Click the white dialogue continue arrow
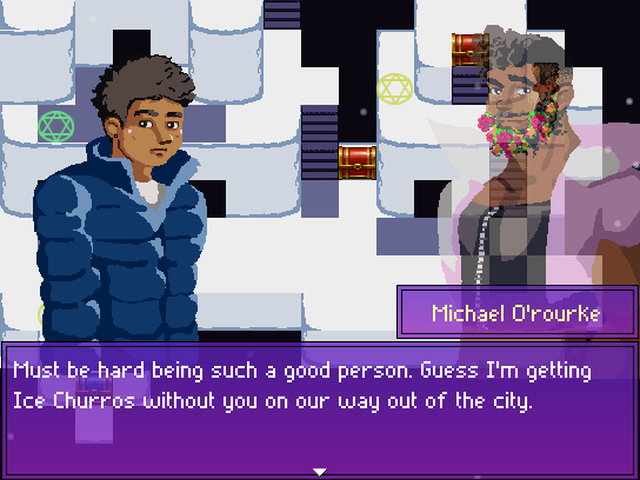This screenshot has width=640, height=480. point(320,471)
